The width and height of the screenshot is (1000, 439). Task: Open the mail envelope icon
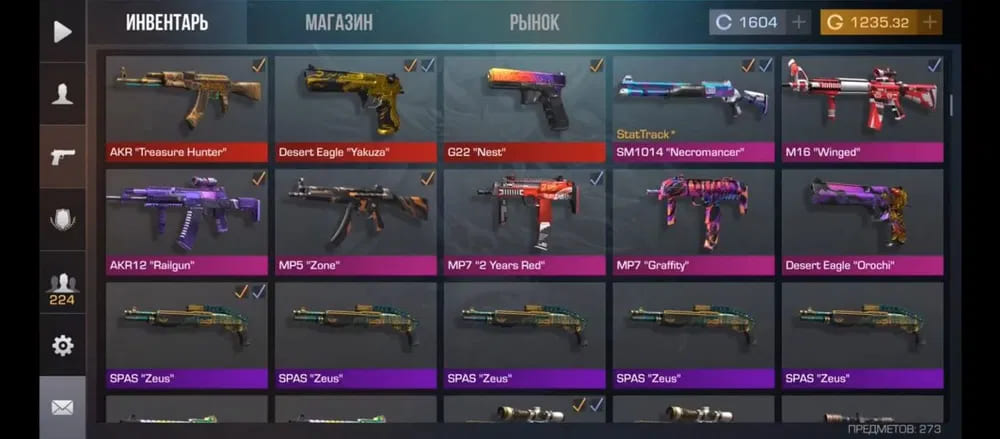62,407
